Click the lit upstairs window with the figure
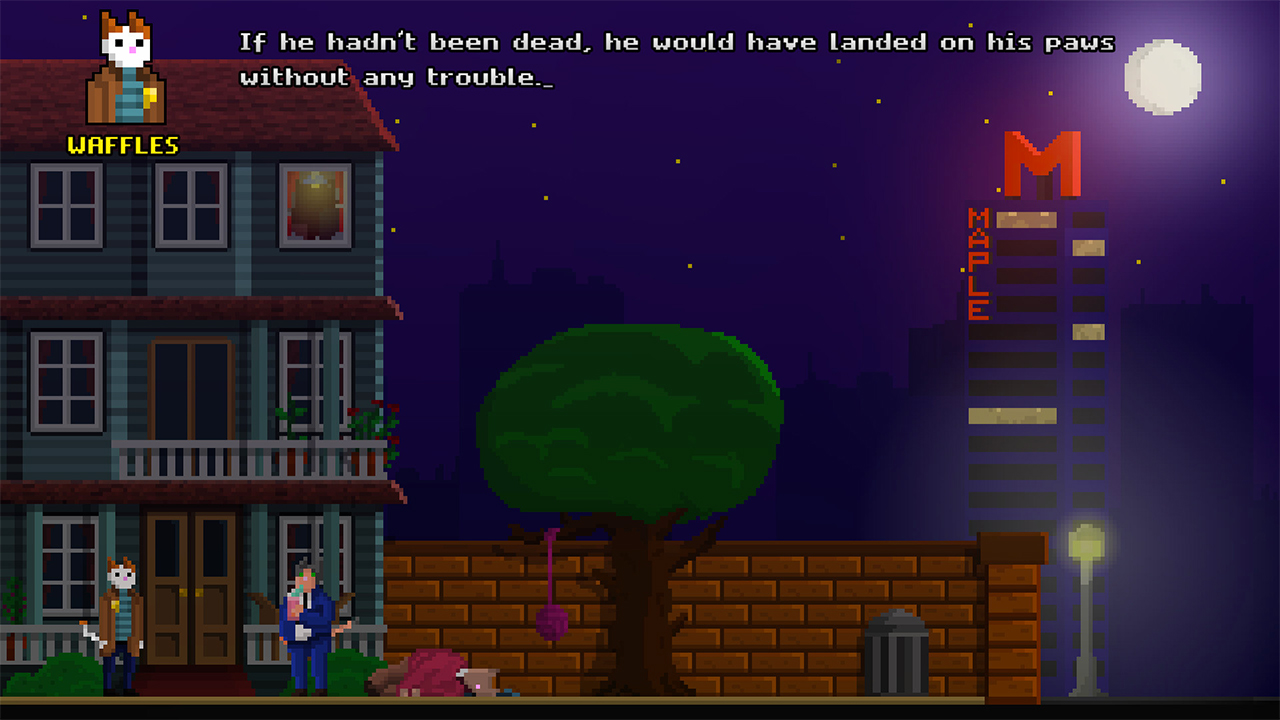The height and width of the screenshot is (720, 1280). pyautogui.click(x=318, y=205)
